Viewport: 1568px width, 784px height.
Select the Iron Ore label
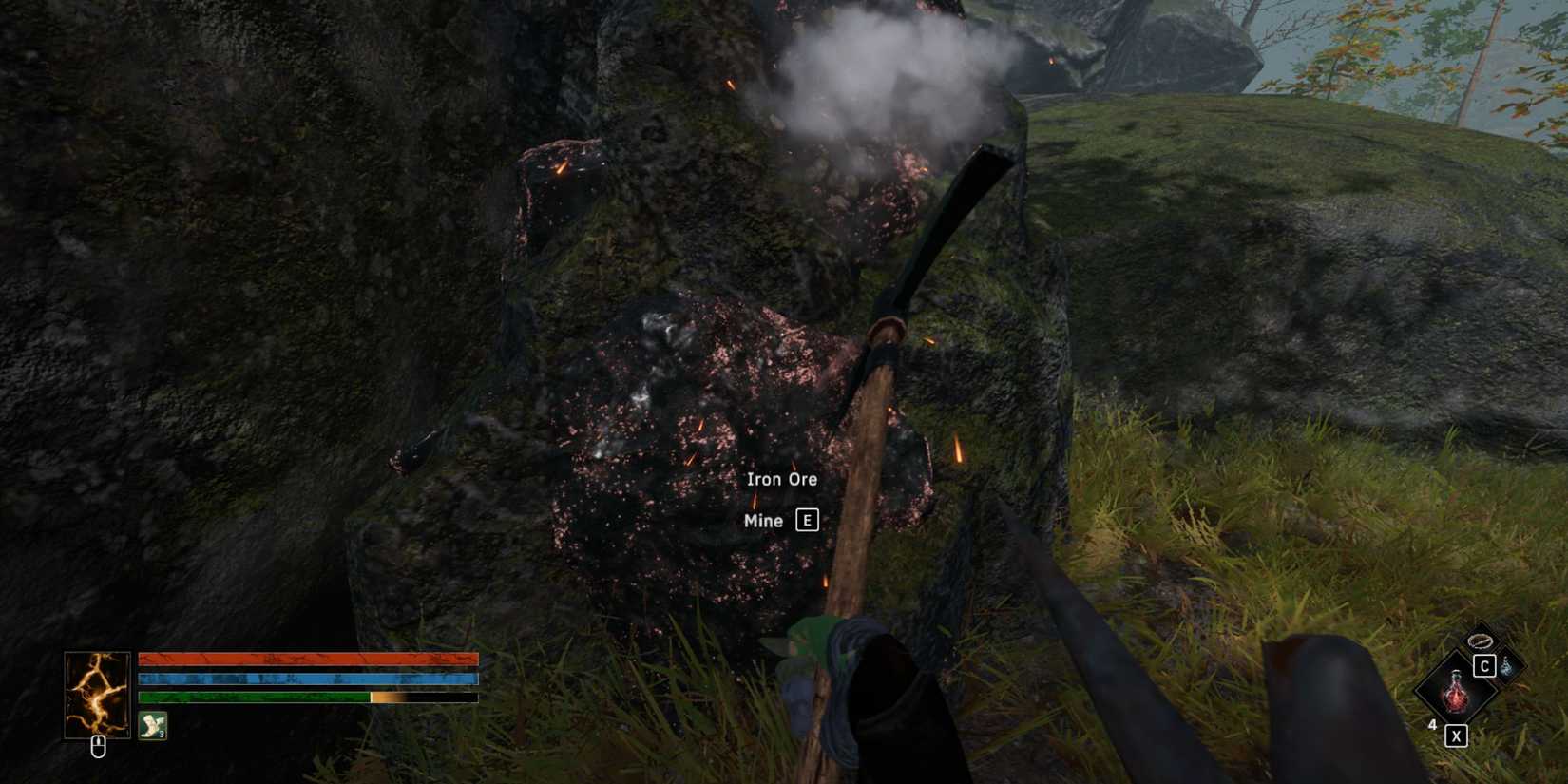(782, 478)
